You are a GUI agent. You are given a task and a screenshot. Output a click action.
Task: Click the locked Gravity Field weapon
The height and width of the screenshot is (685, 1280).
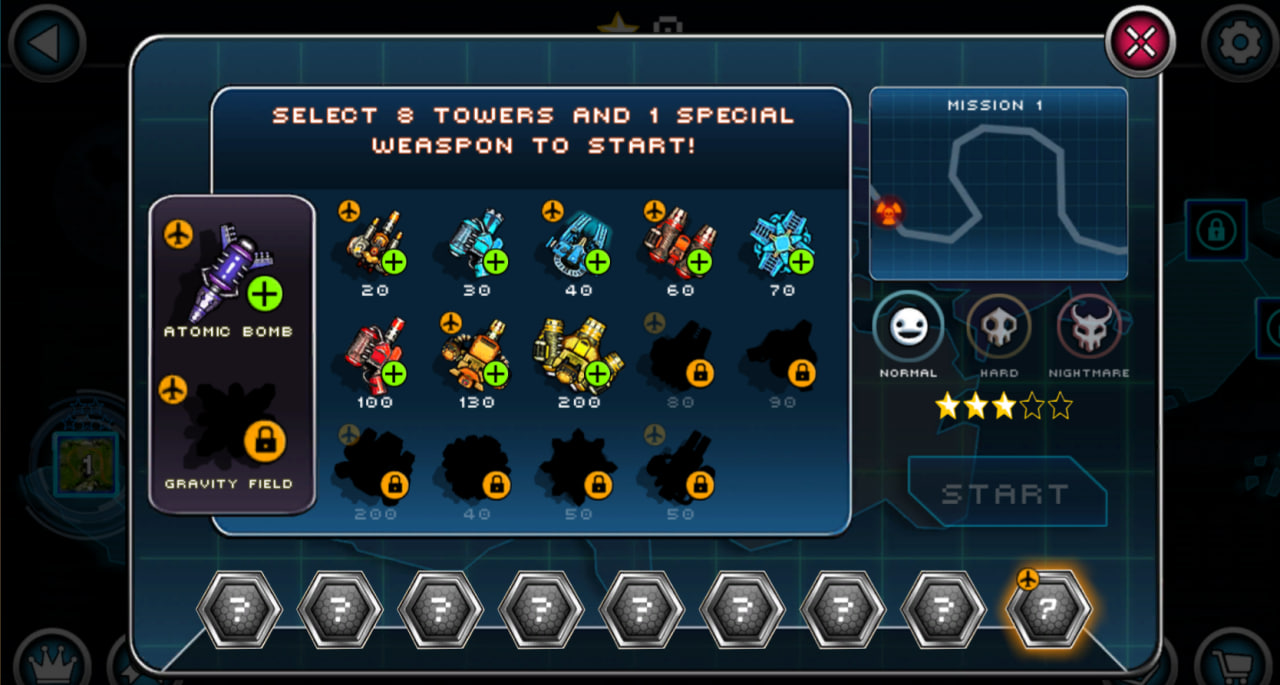pyautogui.click(x=232, y=428)
